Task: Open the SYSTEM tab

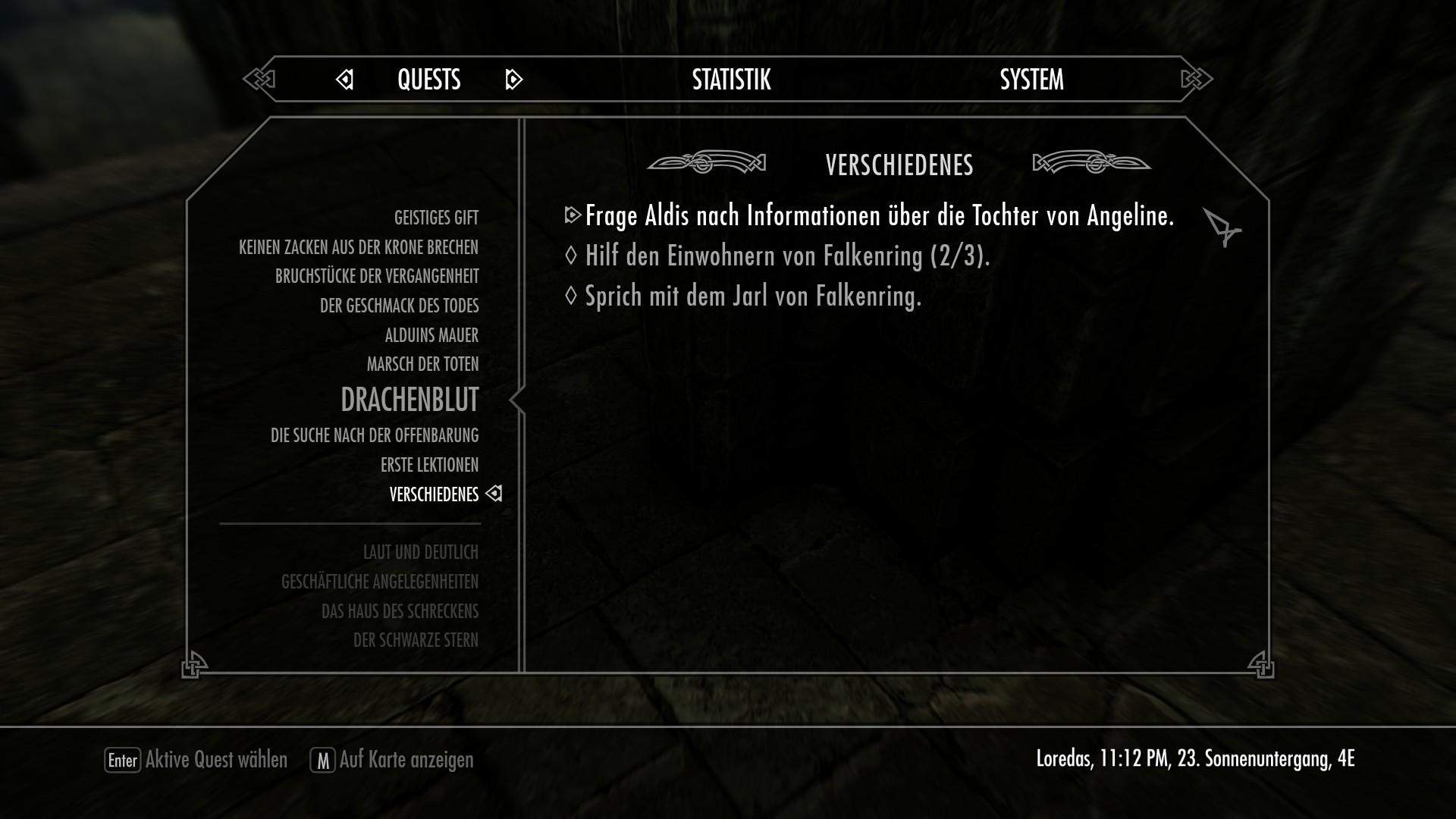Action: pyautogui.click(x=1031, y=79)
